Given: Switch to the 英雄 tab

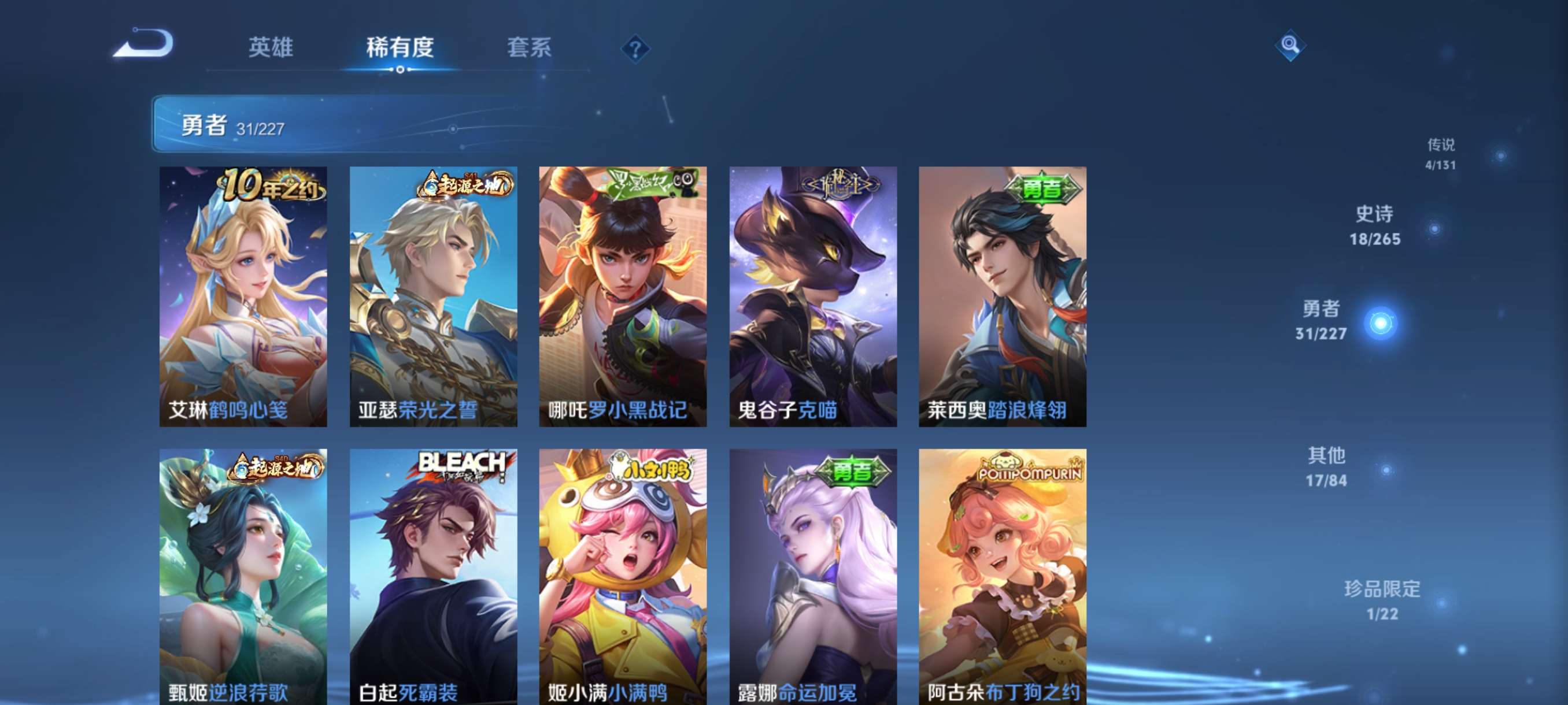Looking at the screenshot, I should click(271, 47).
